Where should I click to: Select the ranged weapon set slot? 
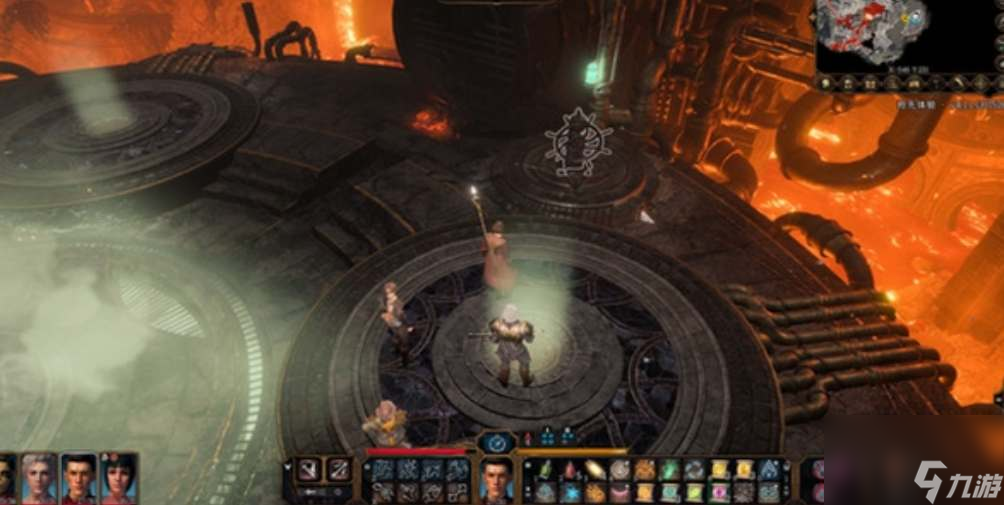point(340,469)
